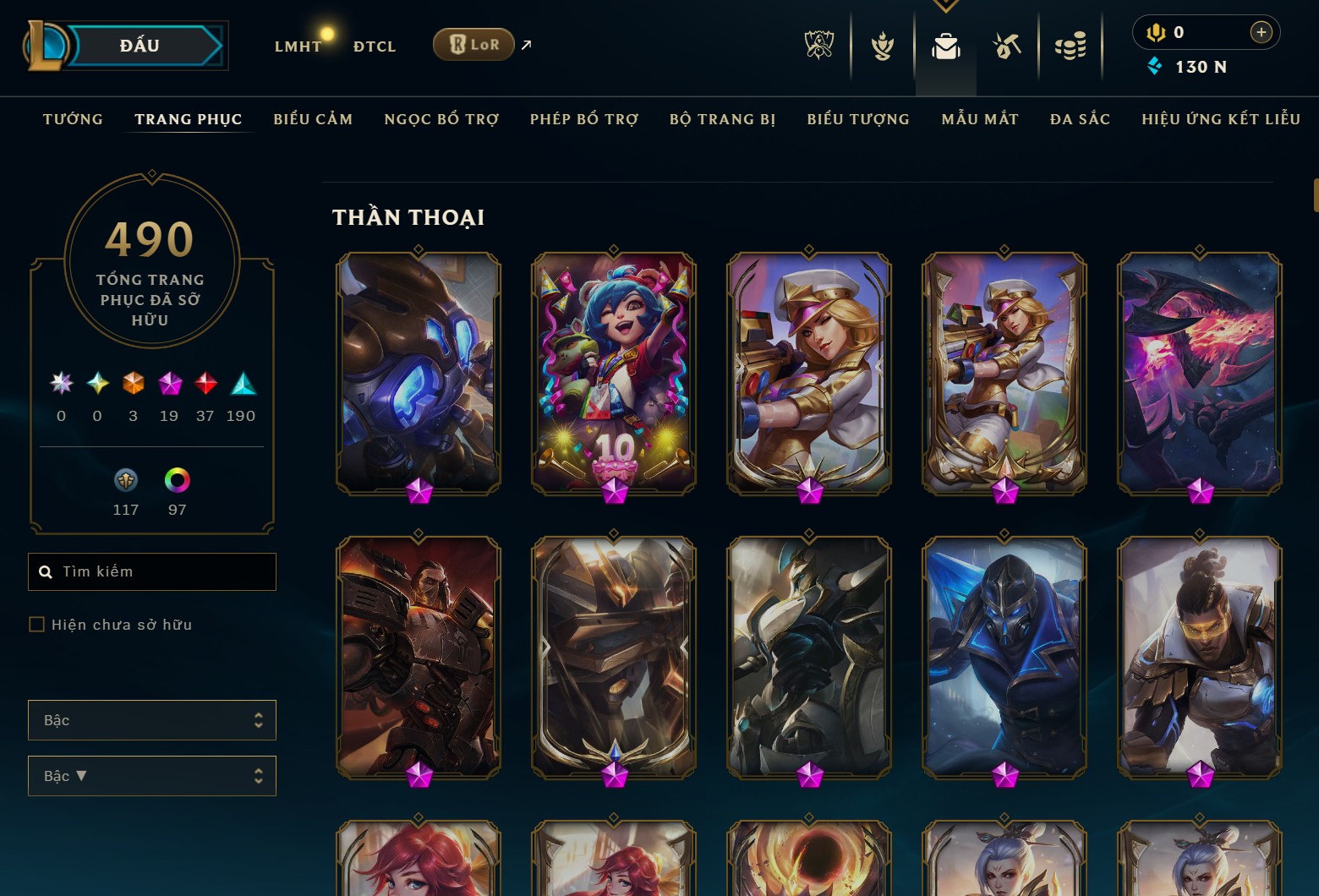
Task: Enable the 'Hiện chưa sở hữu' checkbox
Action: [38, 624]
